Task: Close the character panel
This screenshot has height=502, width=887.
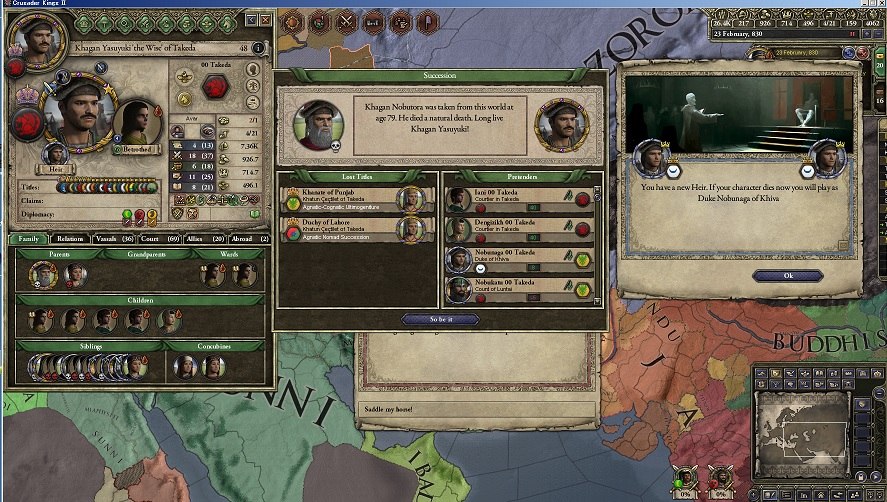Action: pos(265,19)
